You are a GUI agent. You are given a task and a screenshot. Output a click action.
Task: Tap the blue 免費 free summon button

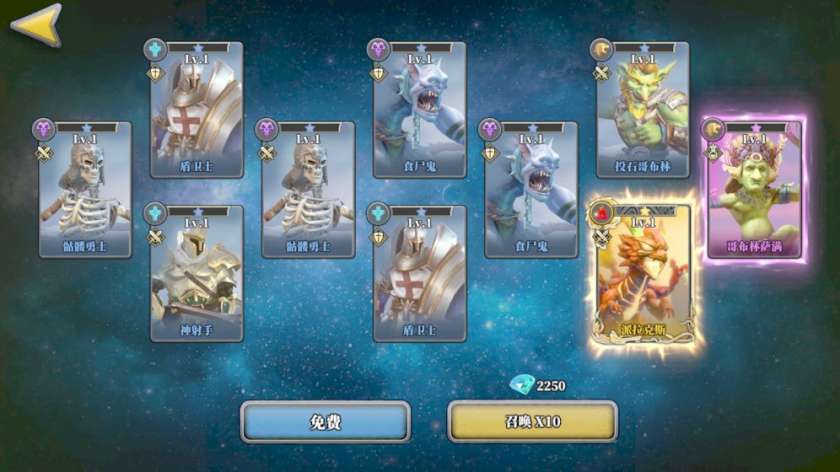pyautogui.click(x=325, y=422)
